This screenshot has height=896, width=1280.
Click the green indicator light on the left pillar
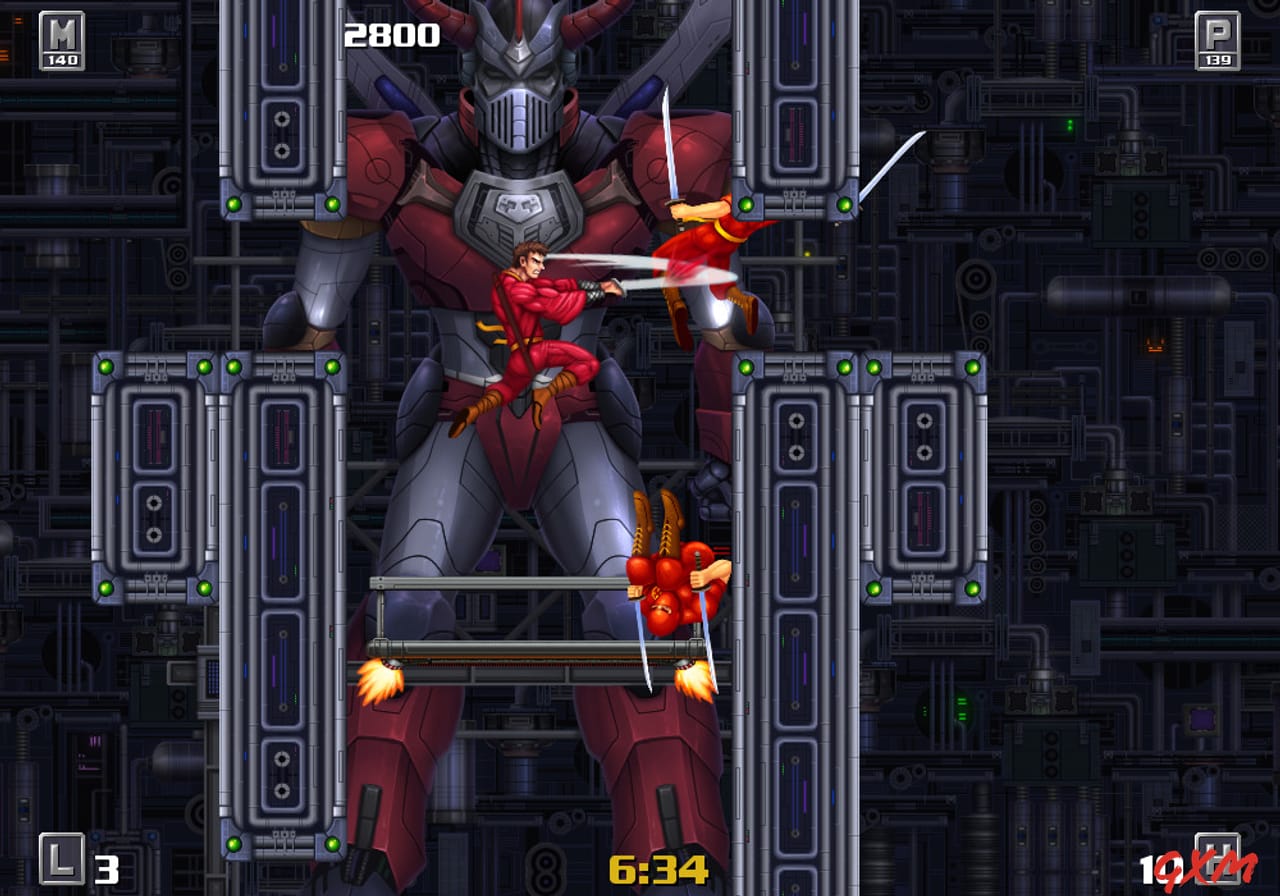tap(105, 368)
